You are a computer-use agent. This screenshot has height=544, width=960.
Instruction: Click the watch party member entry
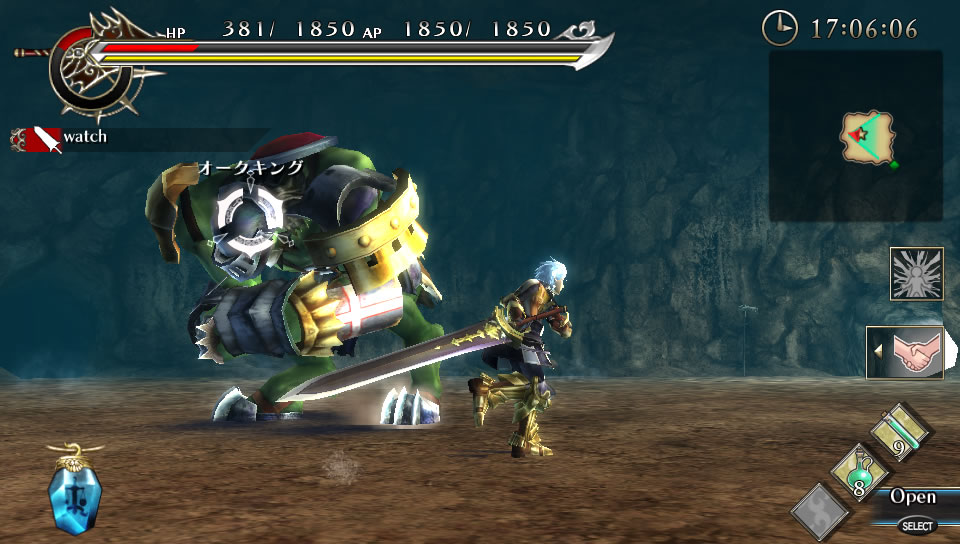(x=62, y=138)
